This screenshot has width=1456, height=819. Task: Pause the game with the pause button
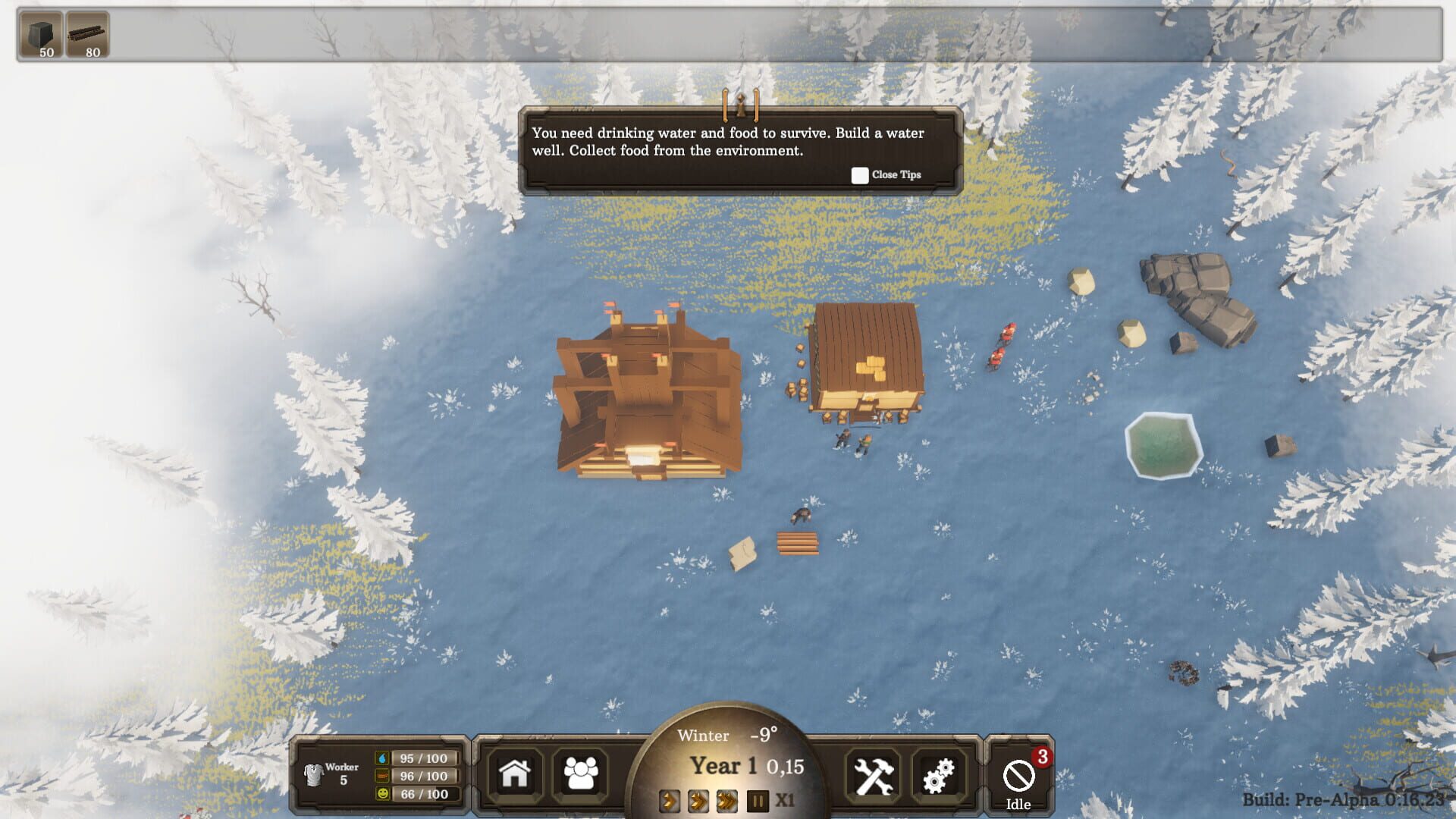pyautogui.click(x=755, y=800)
